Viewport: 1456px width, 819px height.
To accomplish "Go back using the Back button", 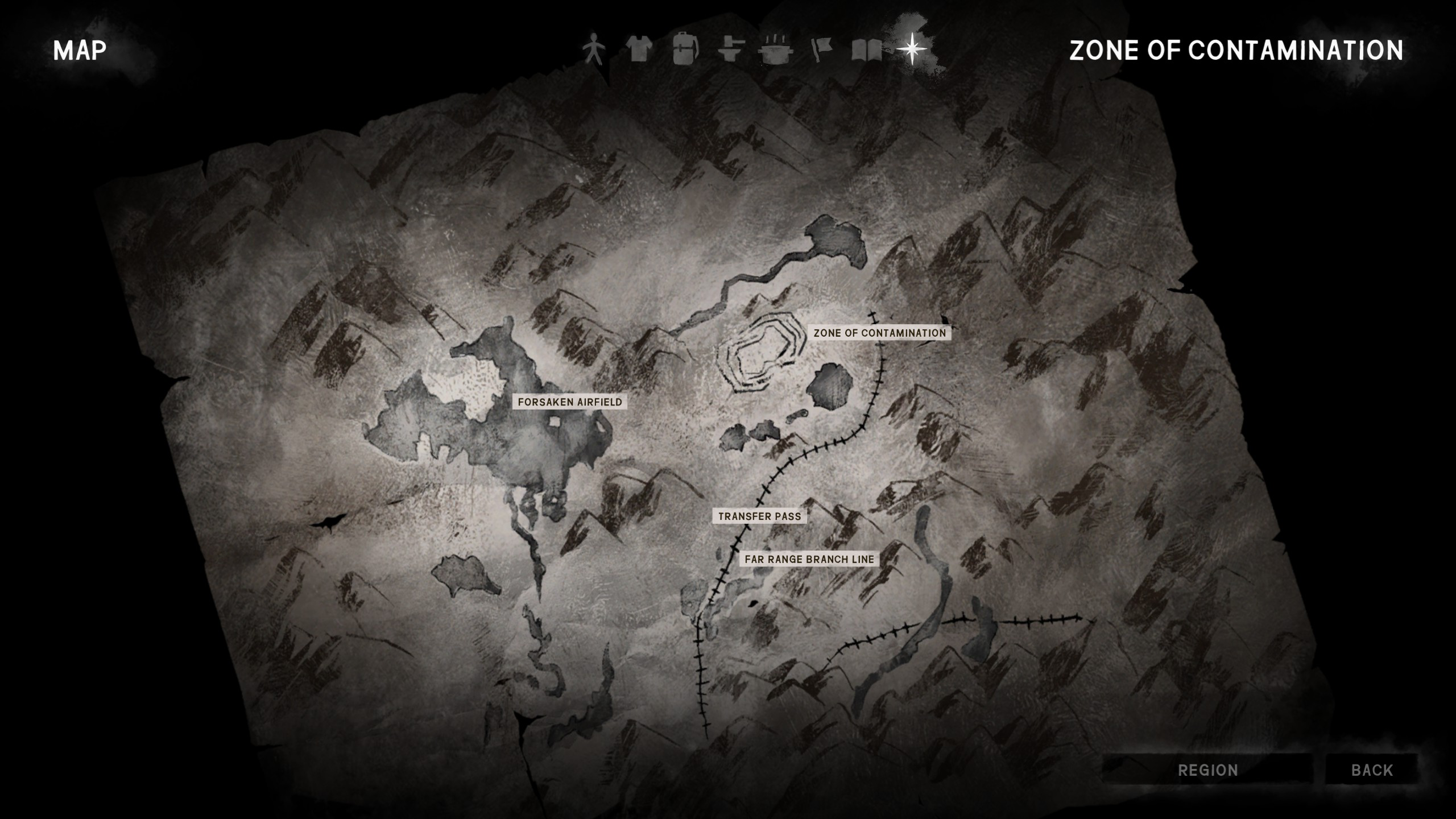I will tap(1372, 770).
